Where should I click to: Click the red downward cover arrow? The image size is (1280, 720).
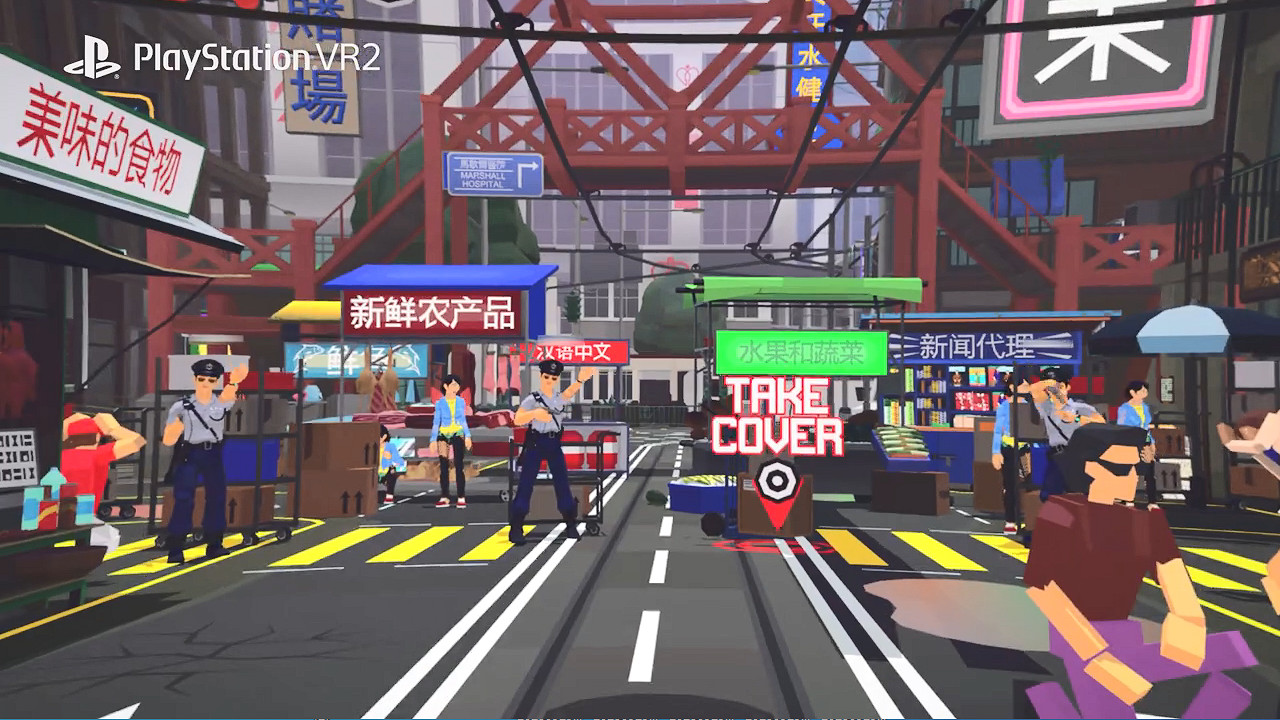pos(777,513)
